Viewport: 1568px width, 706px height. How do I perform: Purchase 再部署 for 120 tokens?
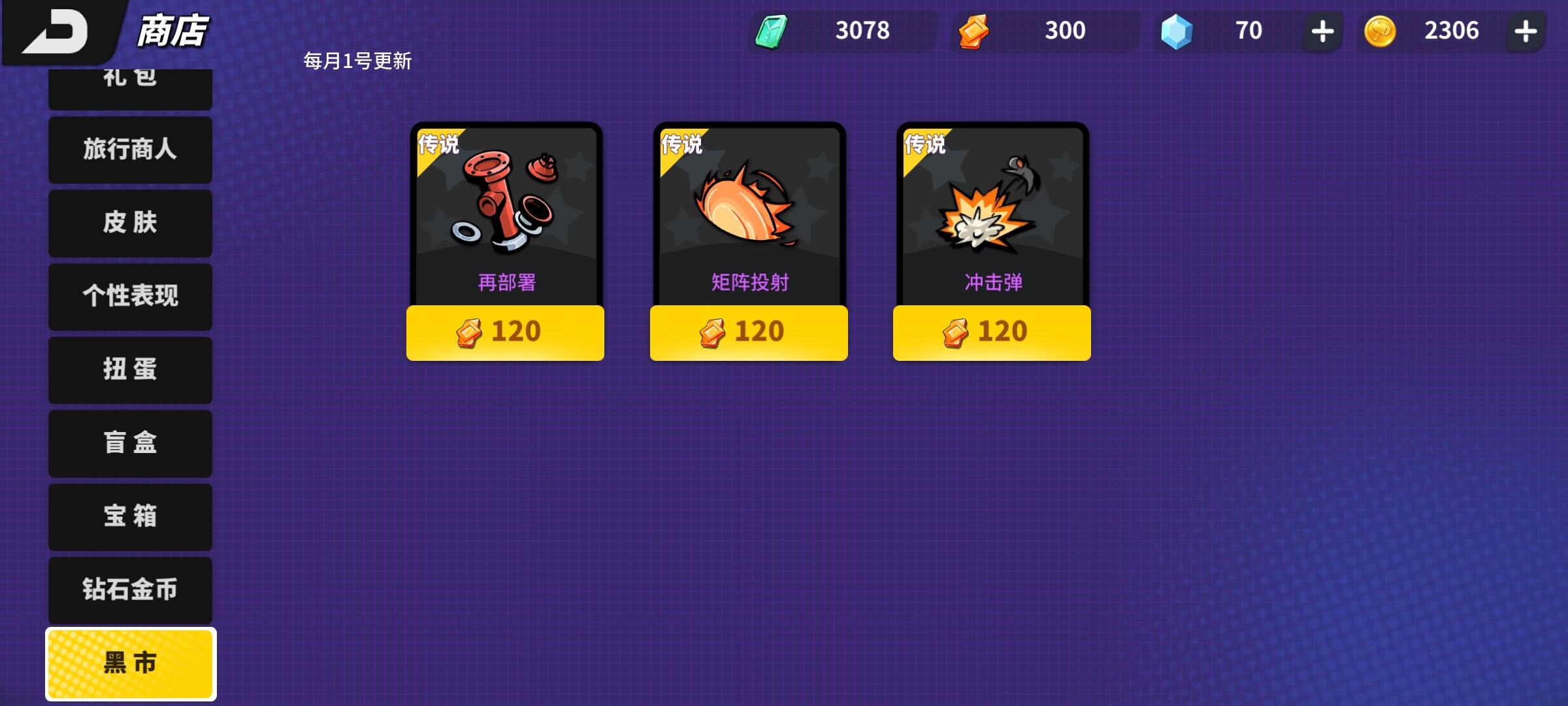coord(506,332)
